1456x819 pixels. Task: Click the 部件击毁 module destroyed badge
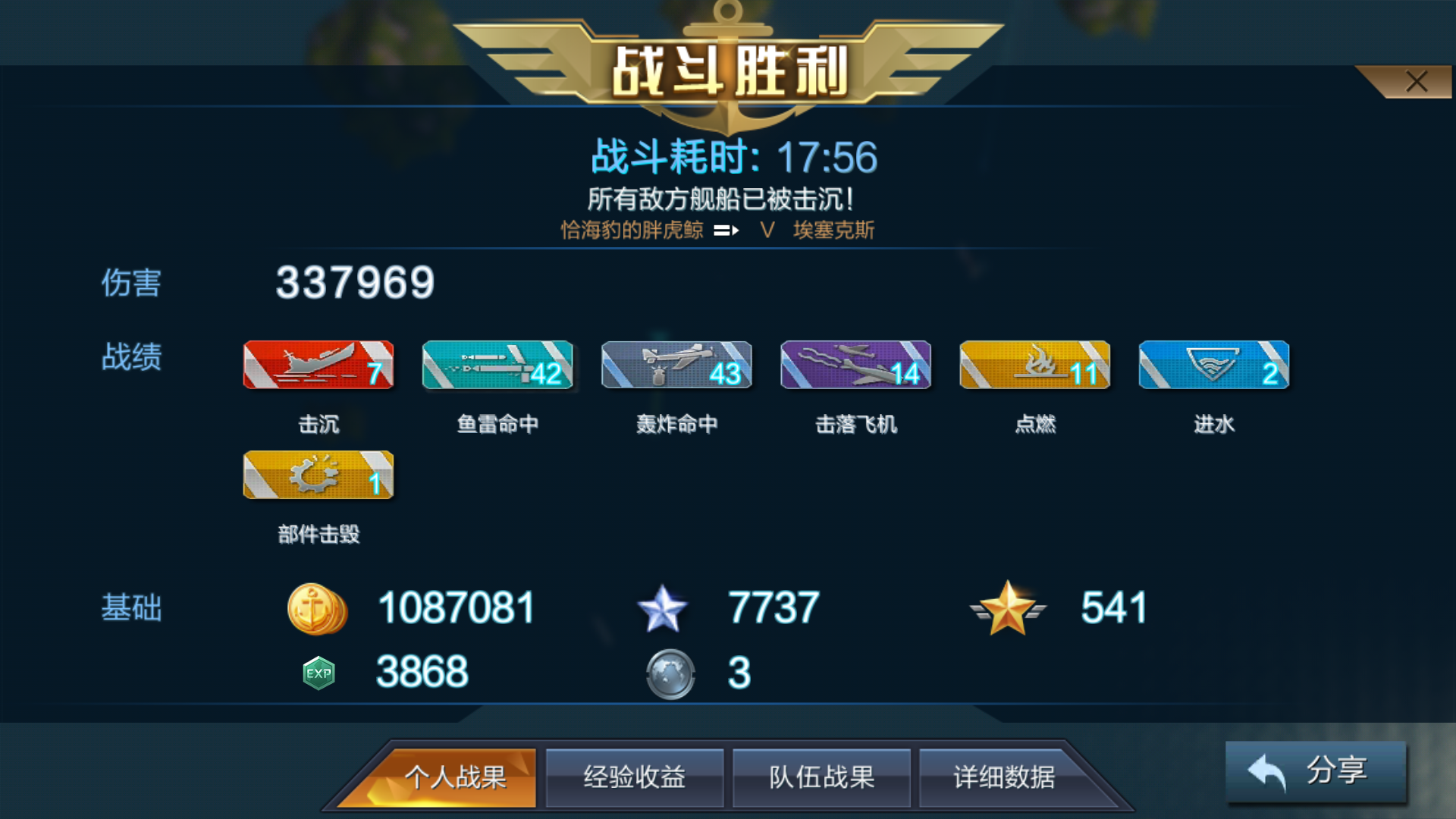pyautogui.click(x=318, y=476)
